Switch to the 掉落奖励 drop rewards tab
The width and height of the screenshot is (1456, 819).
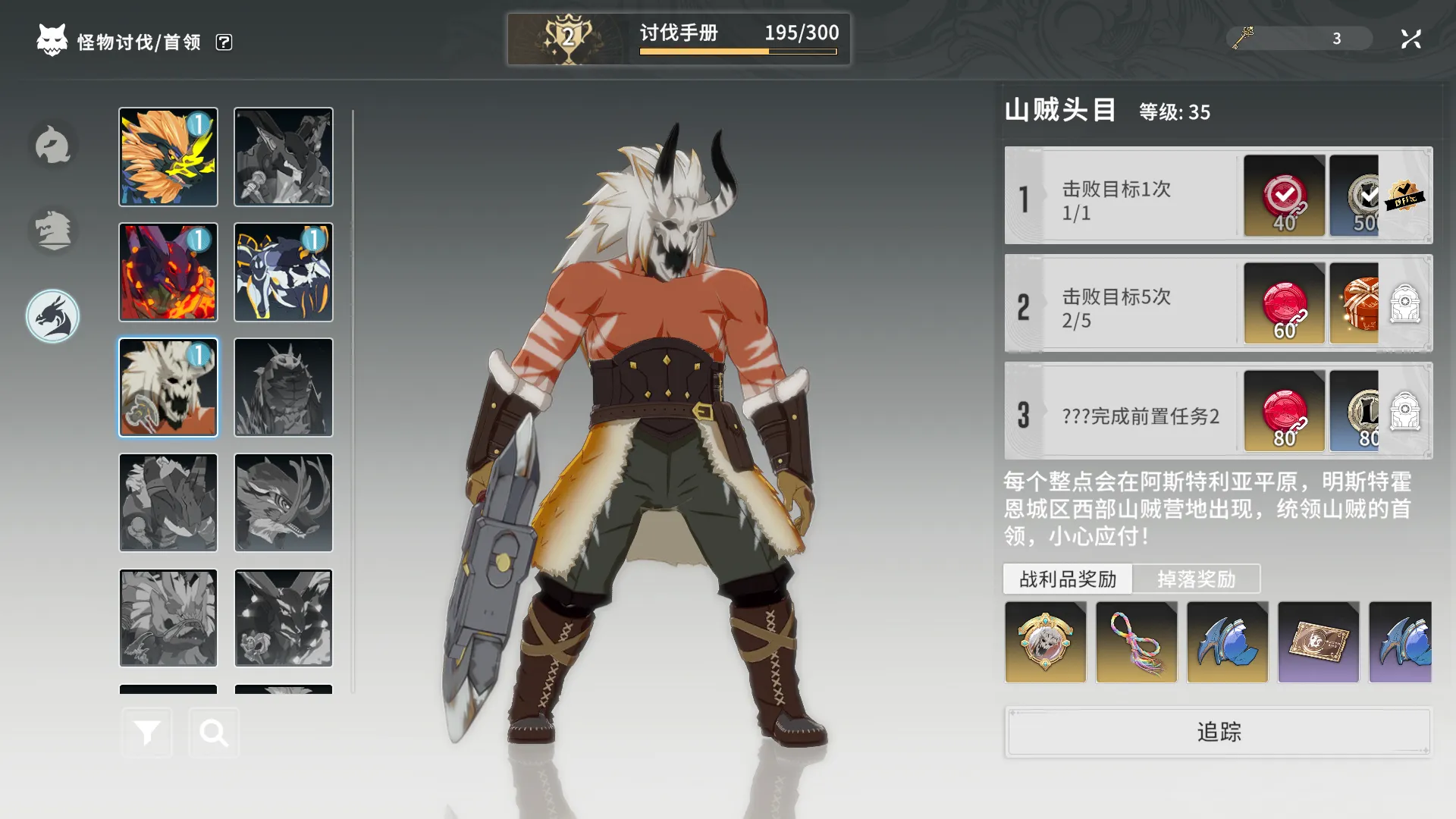coord(1196,579)
